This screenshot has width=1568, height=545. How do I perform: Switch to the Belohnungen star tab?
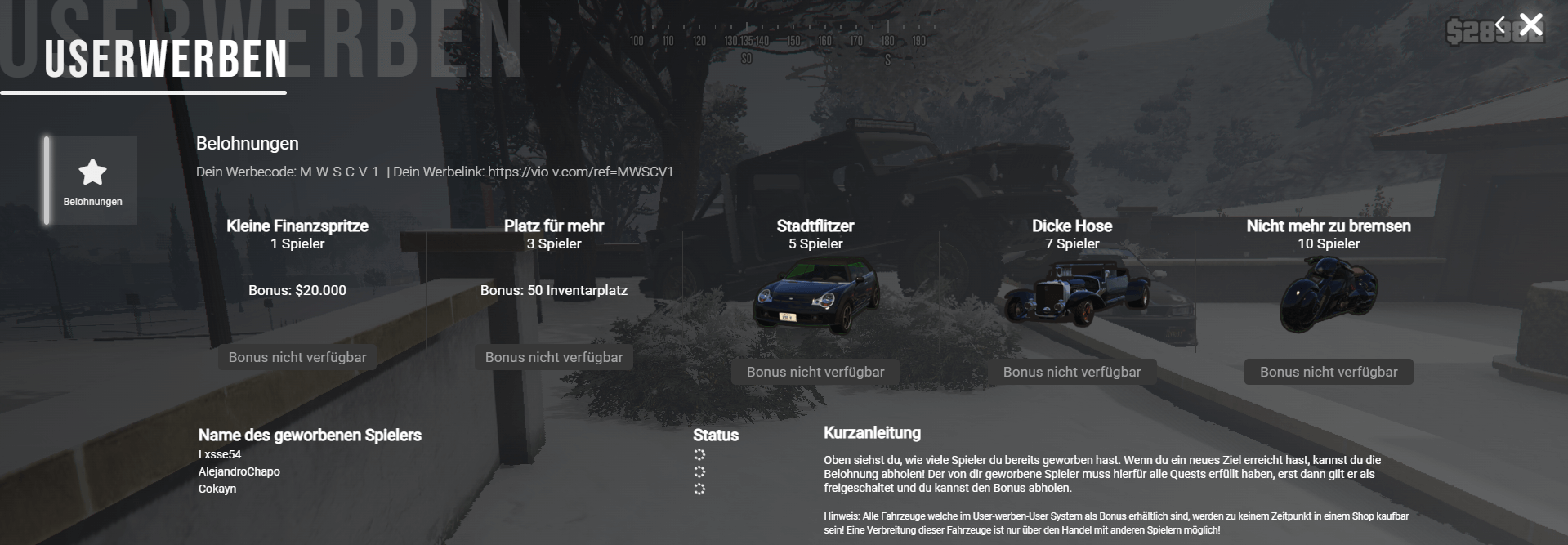pos(92,181)
